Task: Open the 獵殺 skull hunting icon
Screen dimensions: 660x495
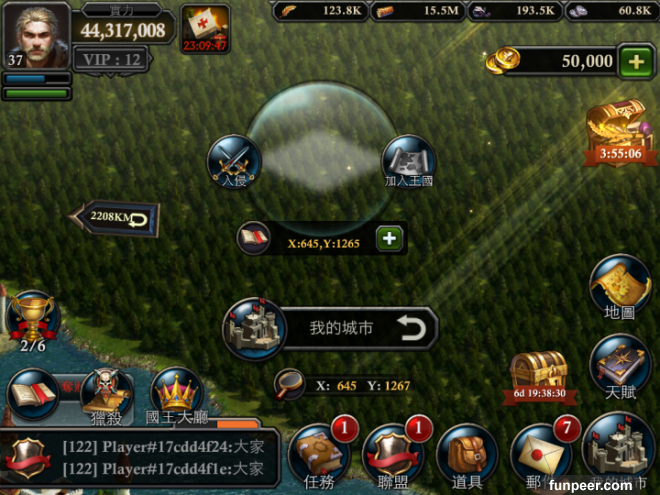Action: pyautogui.click(x=106, y=393)
